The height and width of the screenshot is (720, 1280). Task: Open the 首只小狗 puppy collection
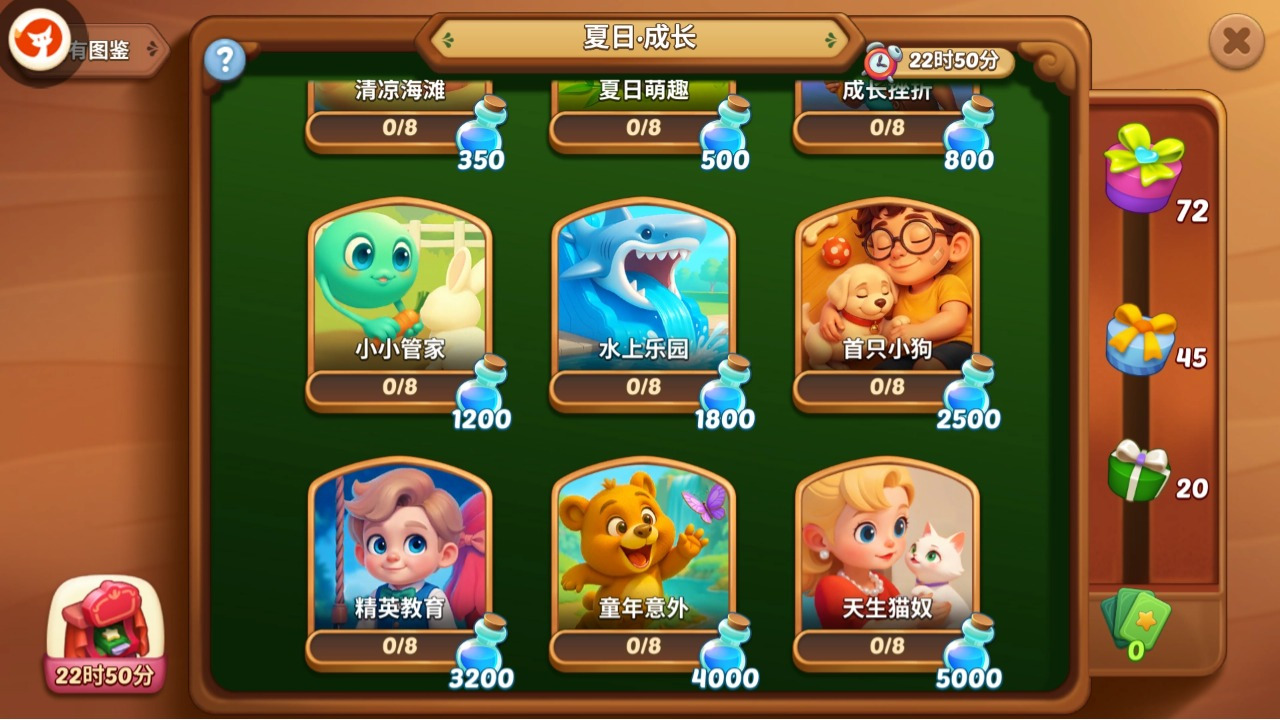coord(885,290)
